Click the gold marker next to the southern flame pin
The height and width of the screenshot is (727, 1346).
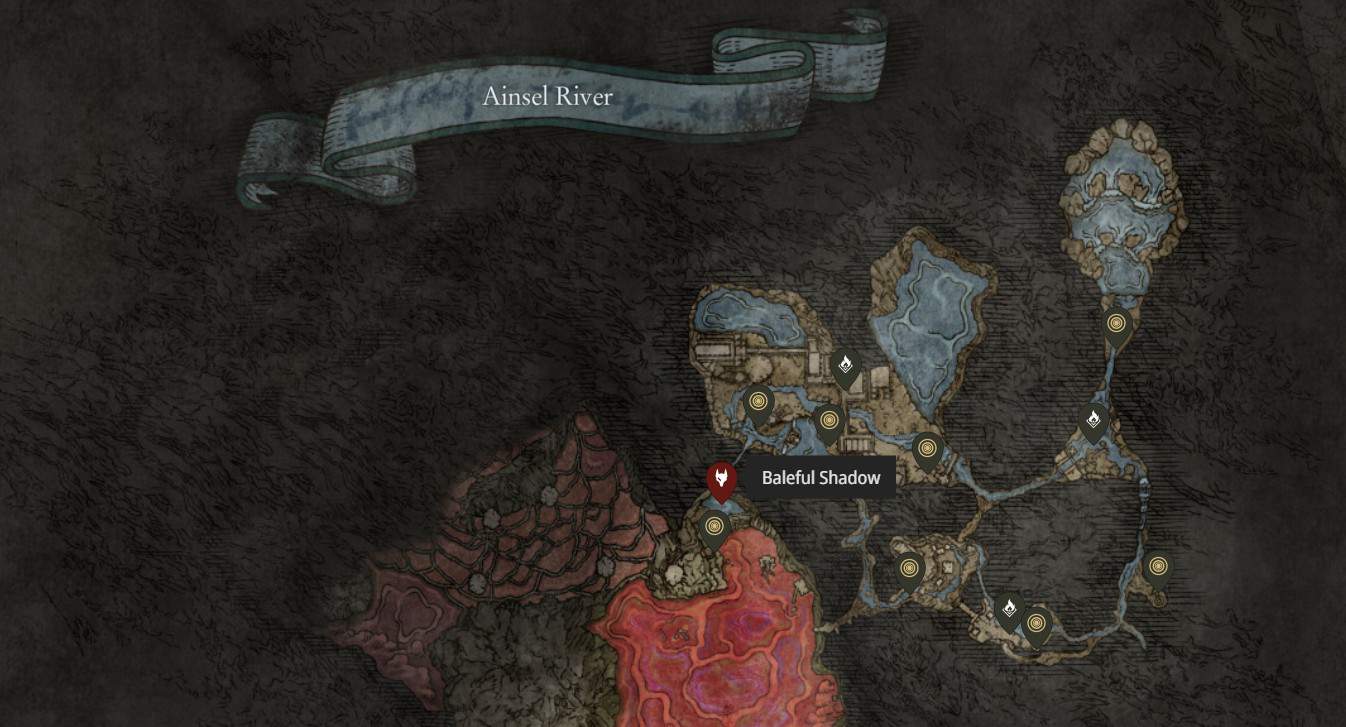pos(1035,621)
